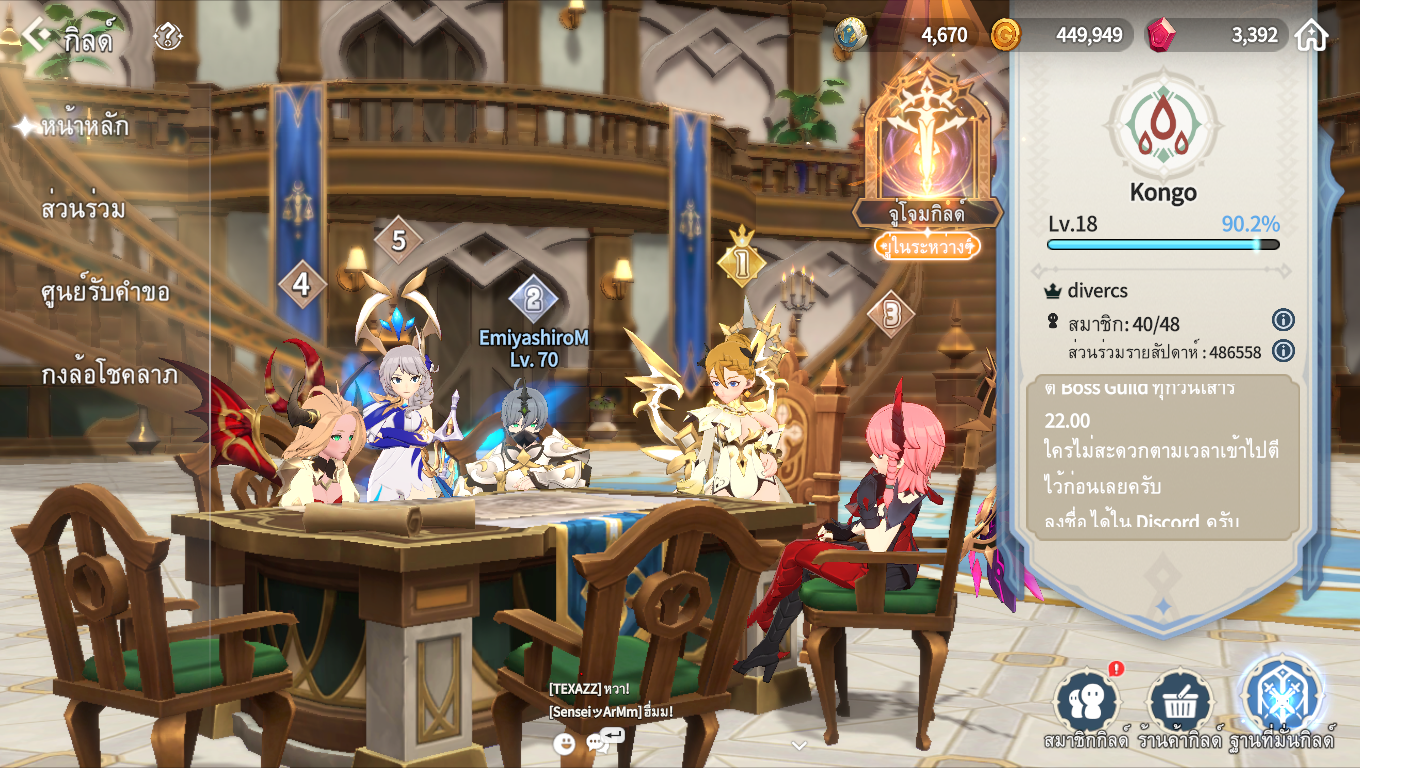The height and width of the screenshot is (768, 1412).
Task: Tap the gold coin currency counter
Action: (x=1062, y=35)
